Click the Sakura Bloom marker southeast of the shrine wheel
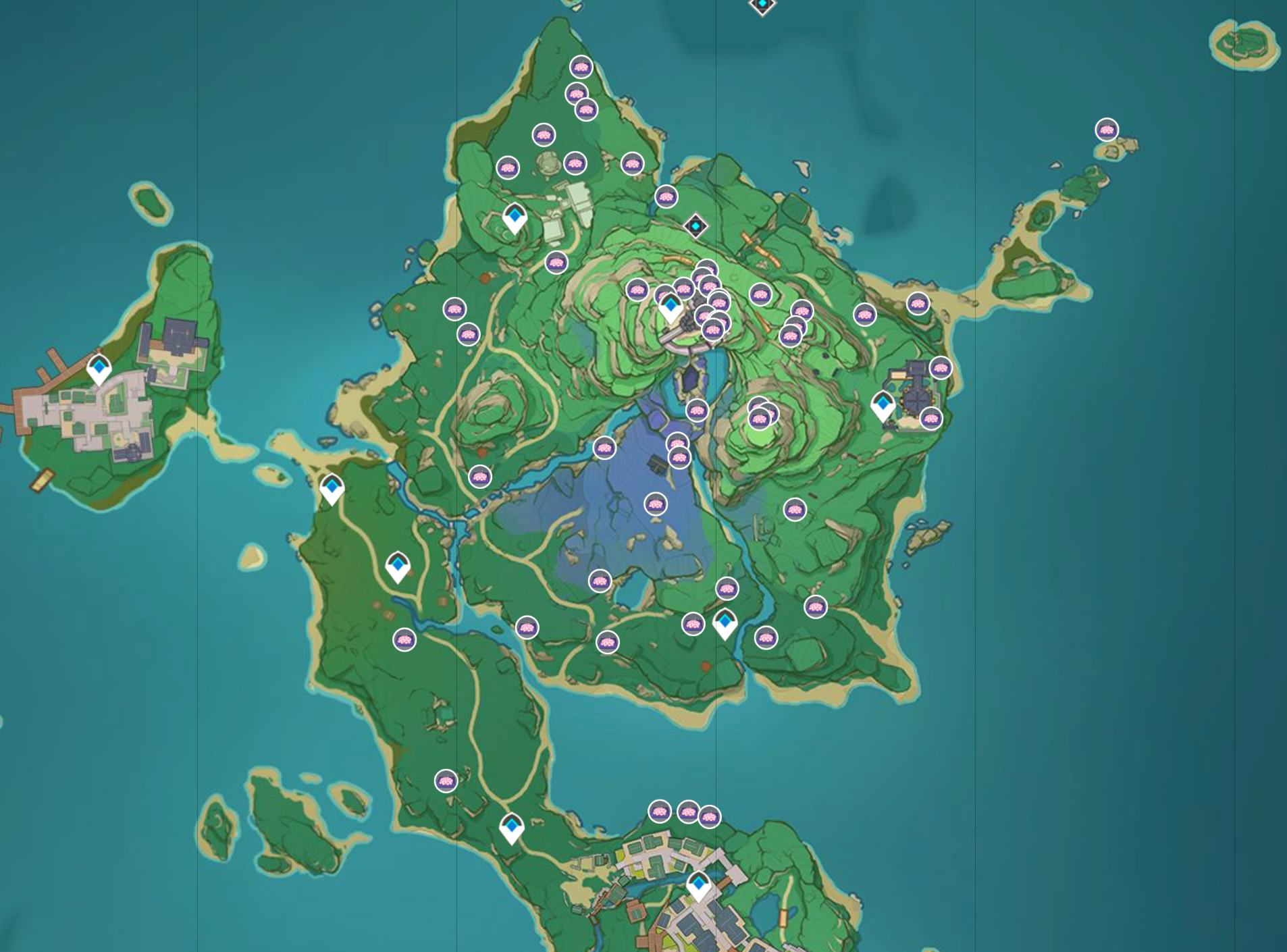Viewport: 1287px width, 952px height. coord(932,418)
